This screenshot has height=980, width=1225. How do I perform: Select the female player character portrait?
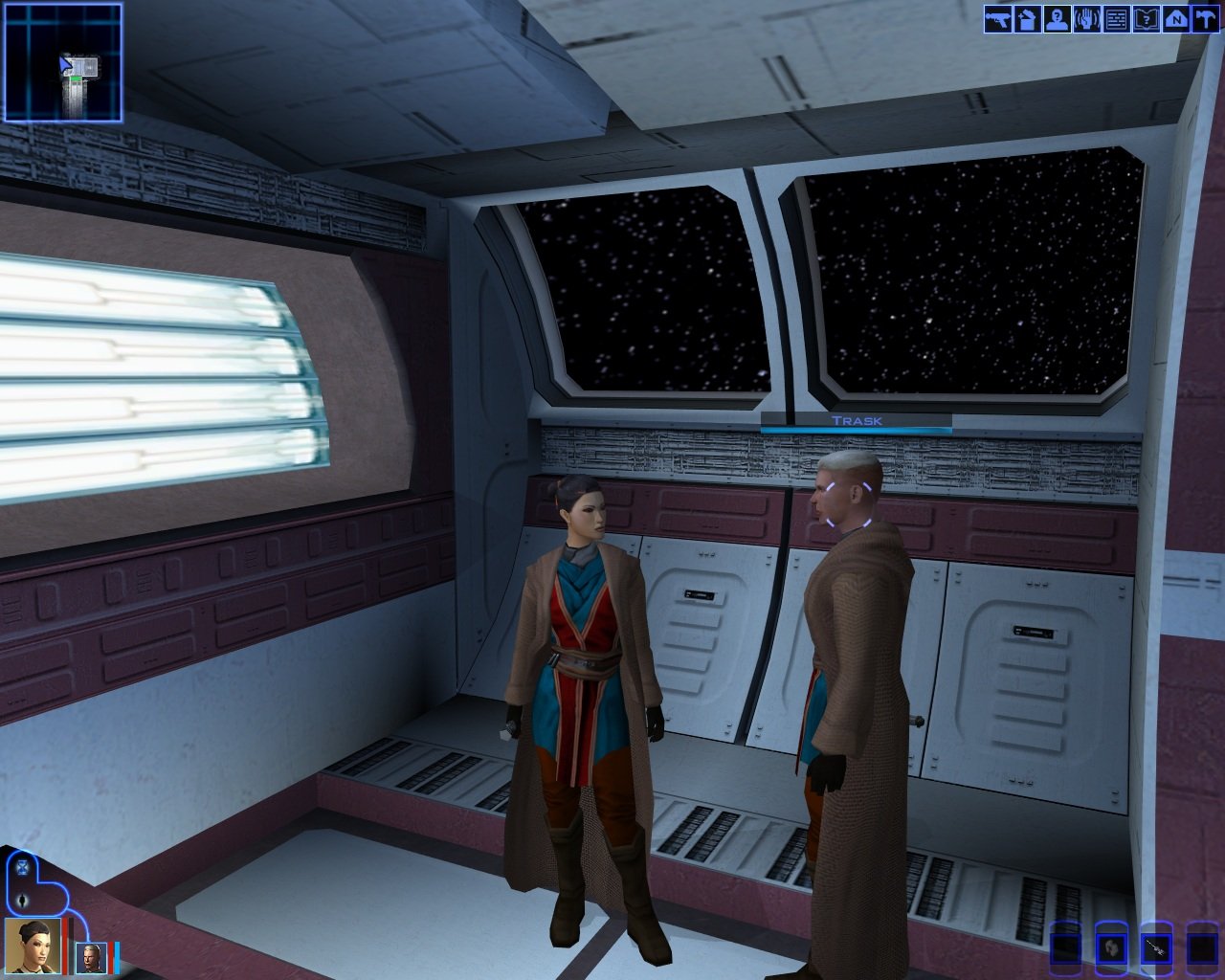coord(33,946)
